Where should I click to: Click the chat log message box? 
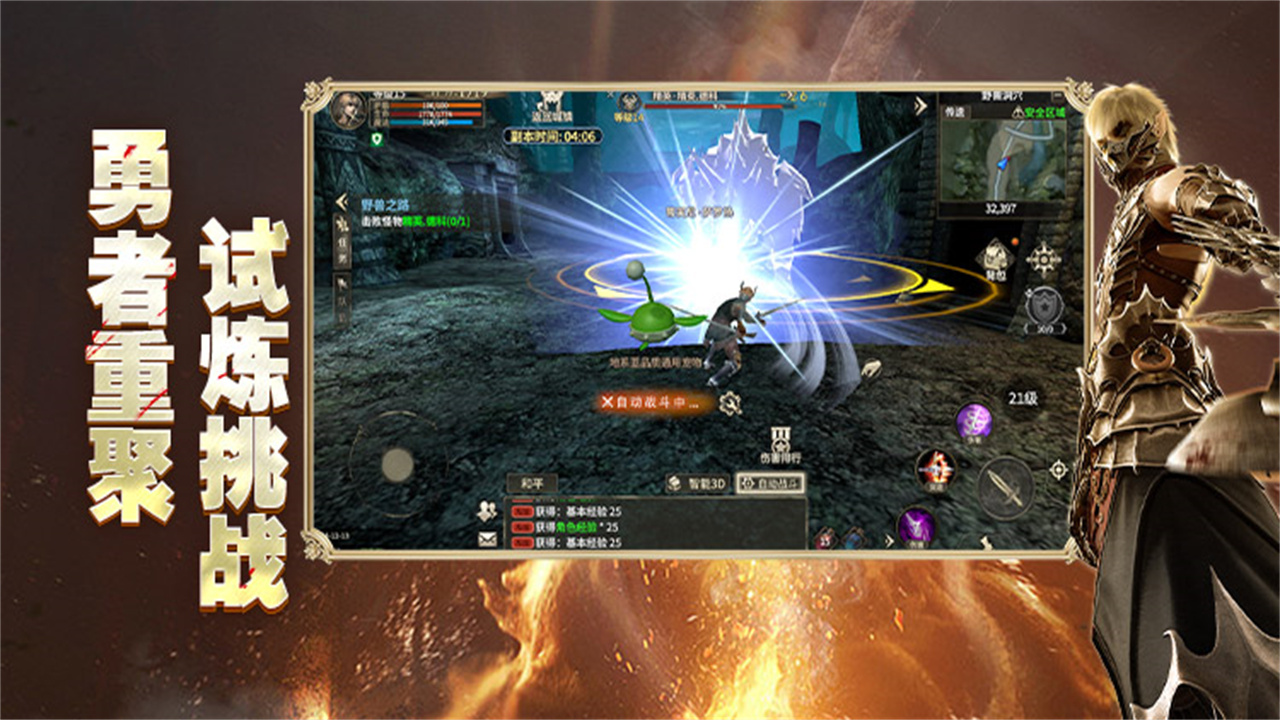pyautogui.click(x=656, y=524)
